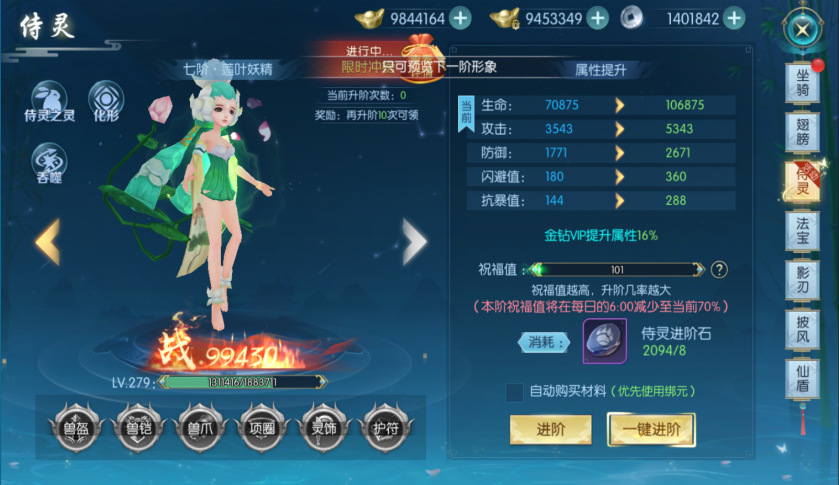
Task: Add more gold ingots with plus button
Action: tap(460, 18)
